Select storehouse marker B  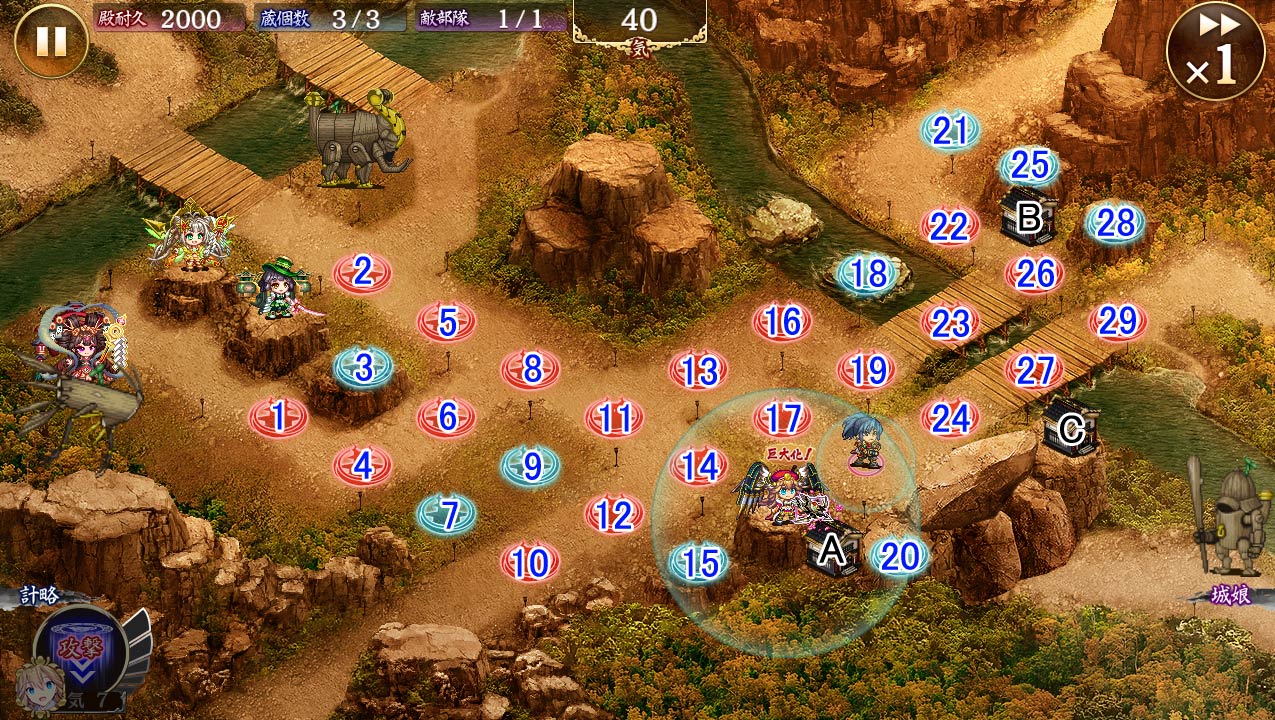pyautogui.click(x=1028, y=216)
